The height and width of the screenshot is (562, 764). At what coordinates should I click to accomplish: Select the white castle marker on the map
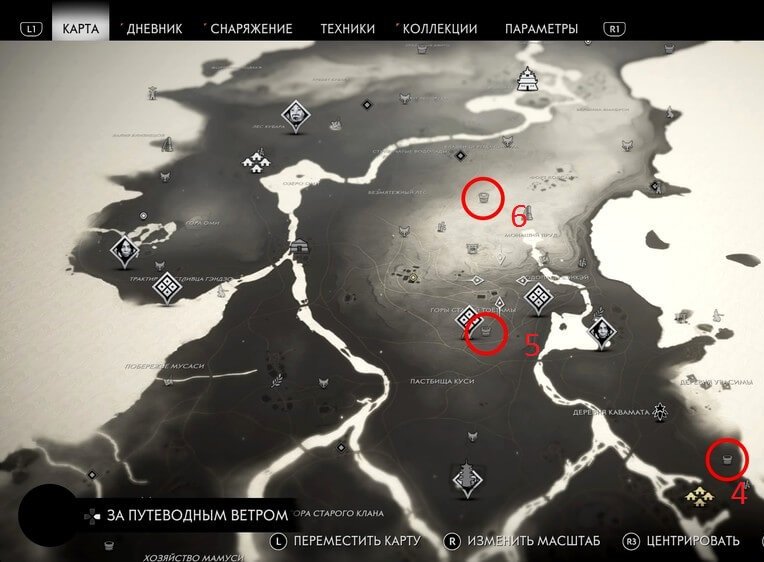528,79
